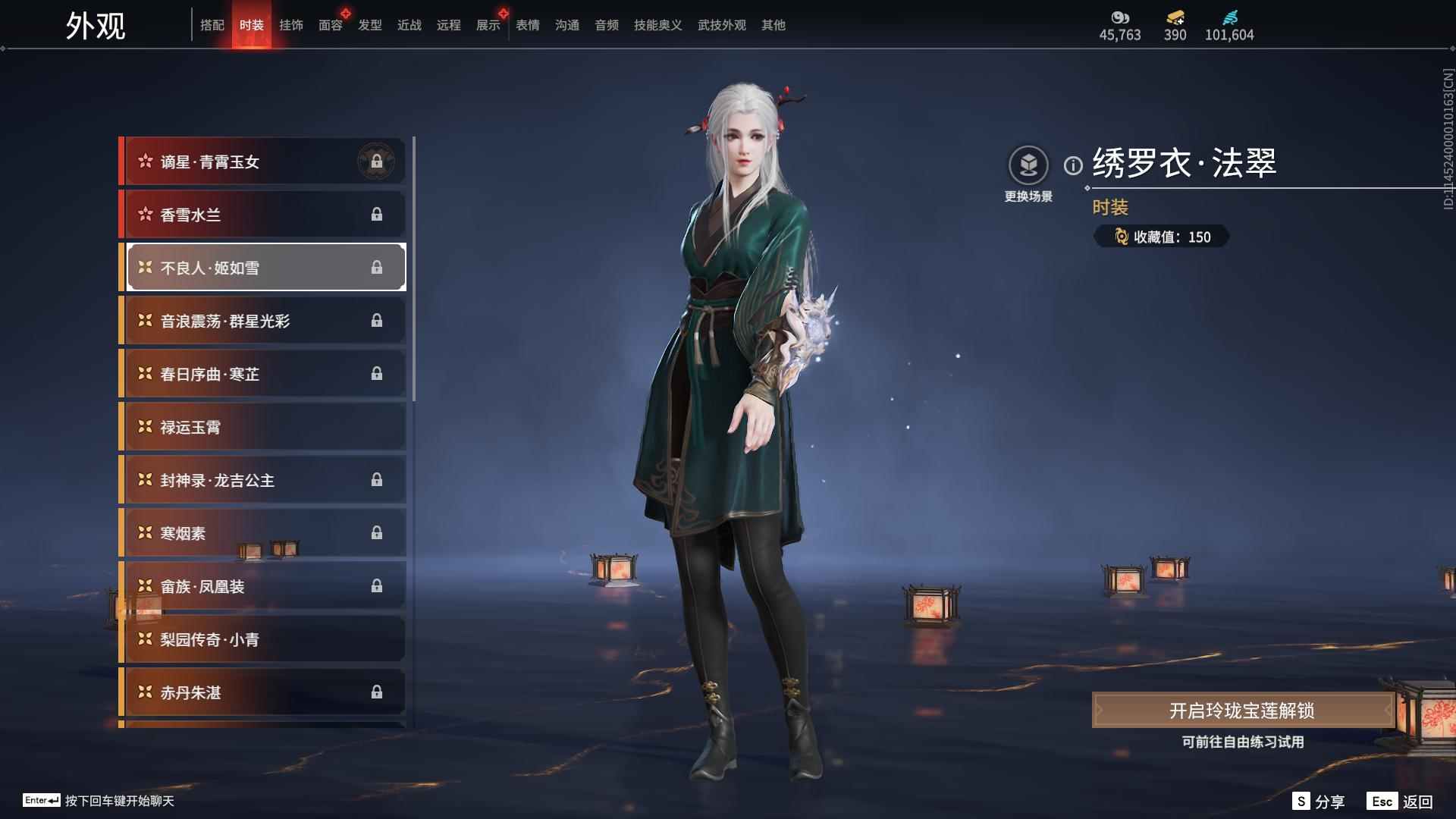The height and width of the screenshot is (819, 1456).
Task: Switch to the 搭配 tab
Action: tap(213, 24)
